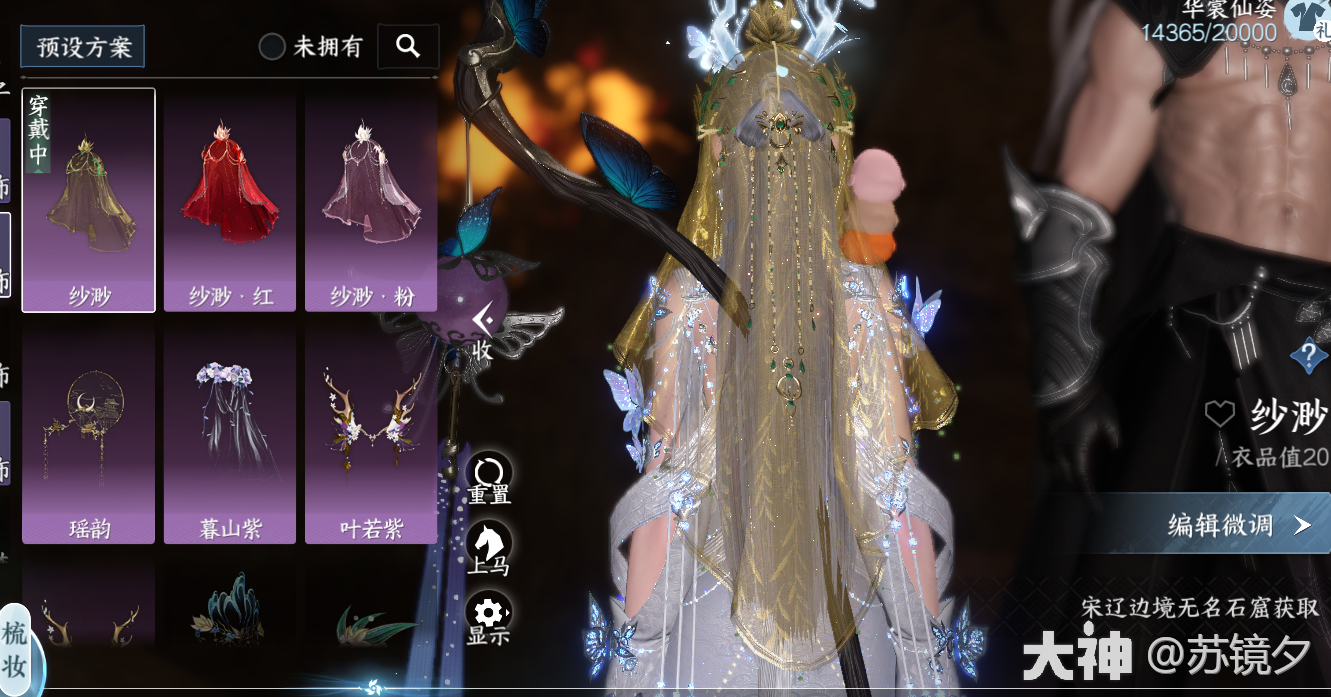Open the magnifier search button

(x=408, y=46)
